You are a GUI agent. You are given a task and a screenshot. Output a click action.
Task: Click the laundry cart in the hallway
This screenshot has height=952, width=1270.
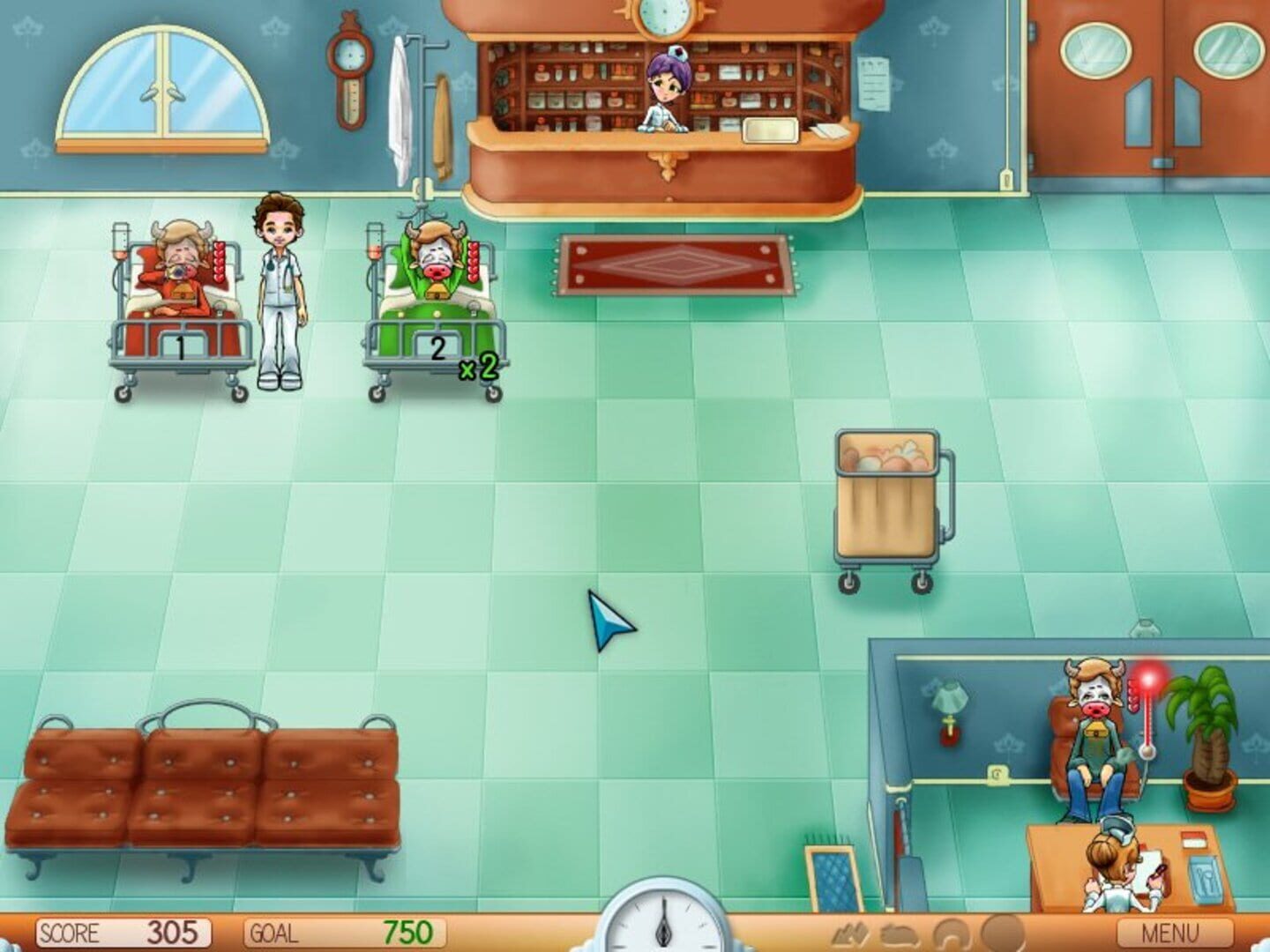click(886, 494)
